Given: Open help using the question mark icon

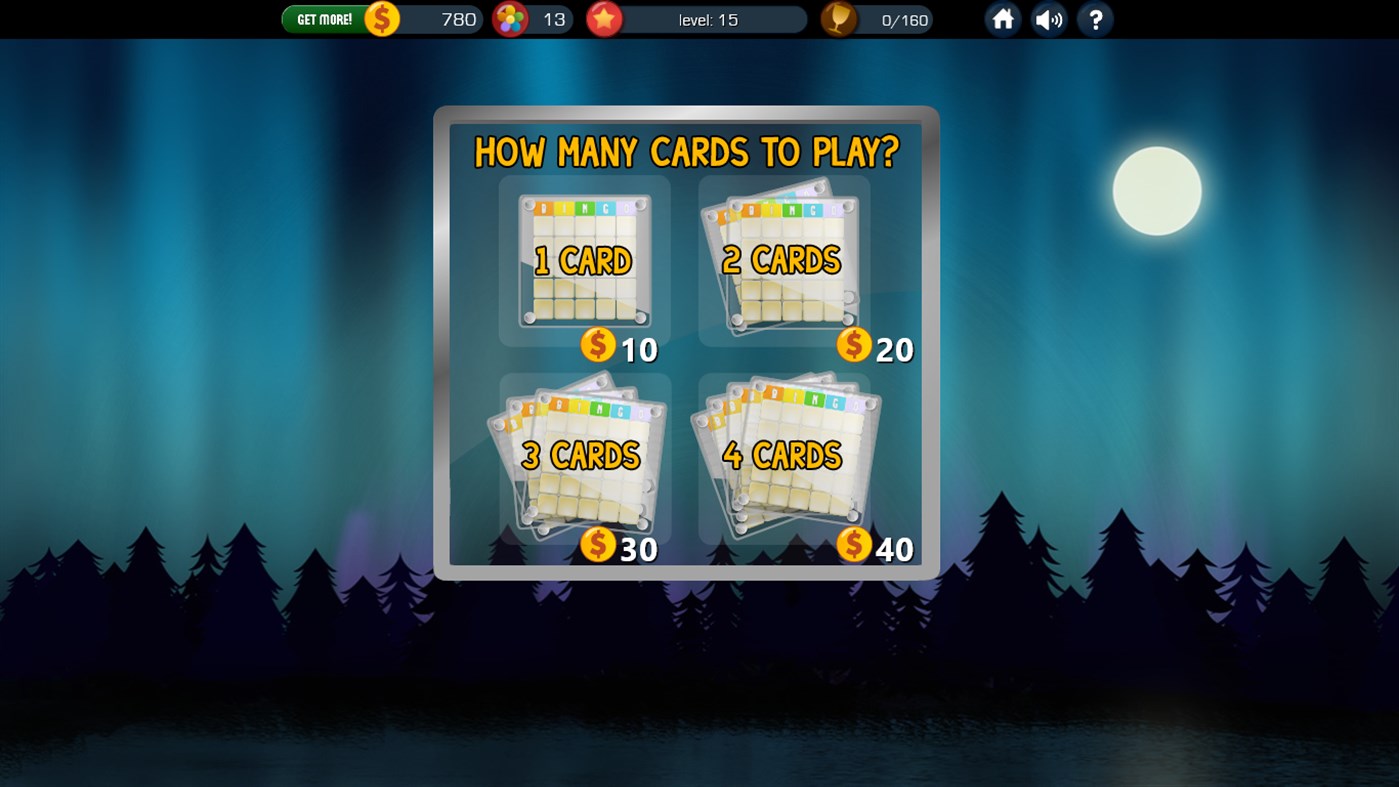Looking at the screenshot, I should pyautogui.click(x=1095, y=19).
